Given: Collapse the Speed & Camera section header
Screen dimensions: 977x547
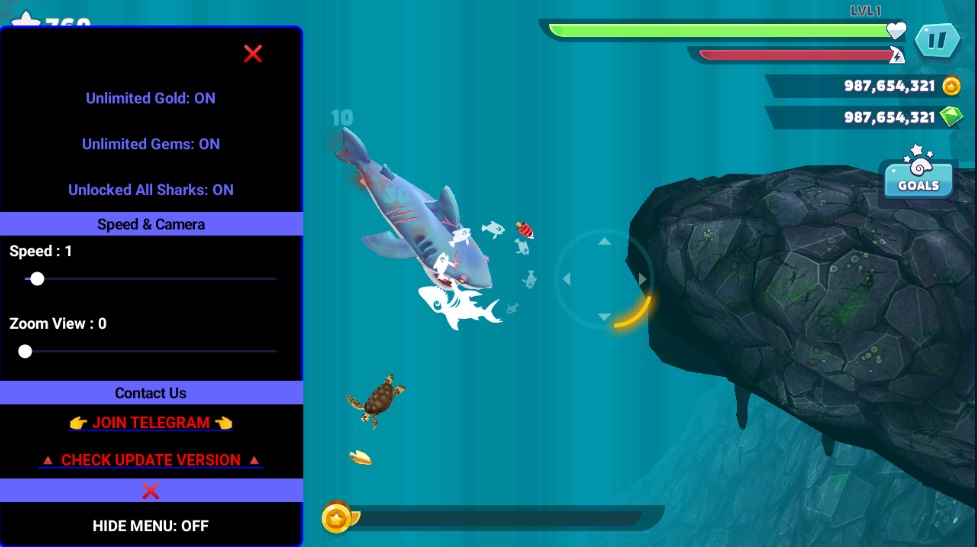Looking at the screenshot, I should [150, 224].
